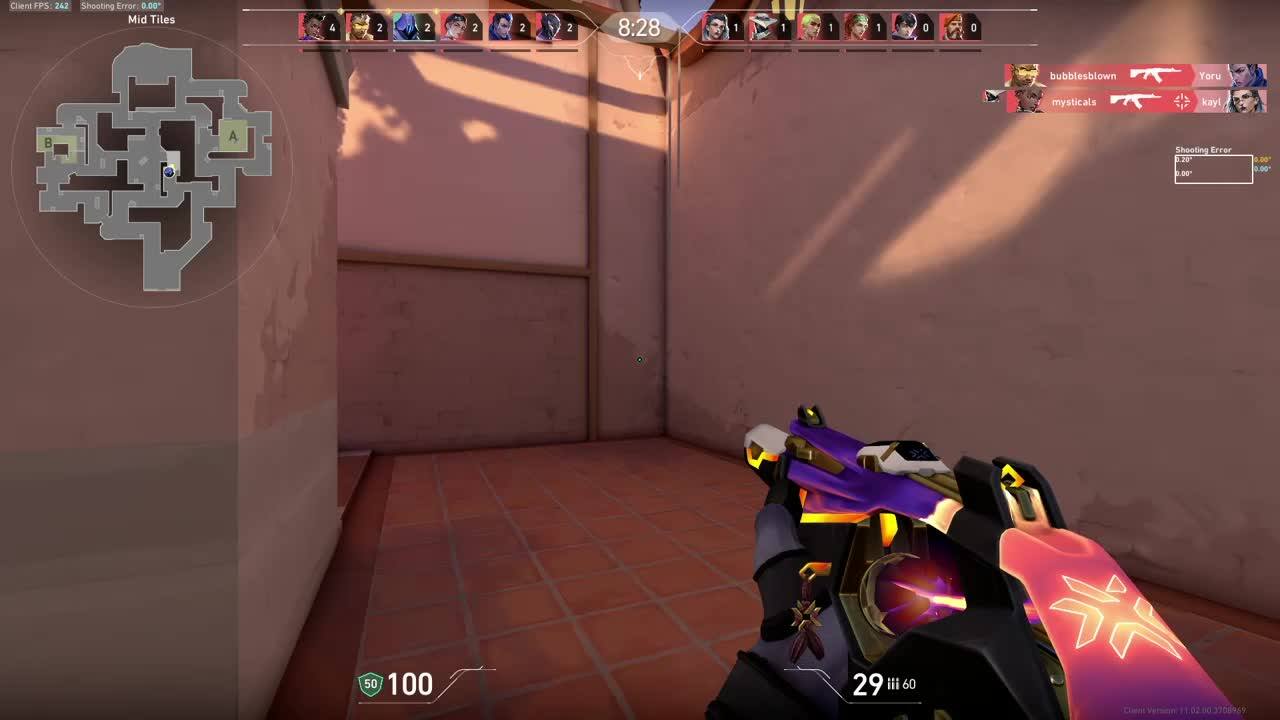Click the headshot crosshair icon in mysticals' kill
Screen dimensions: 1280x720
1181,101
